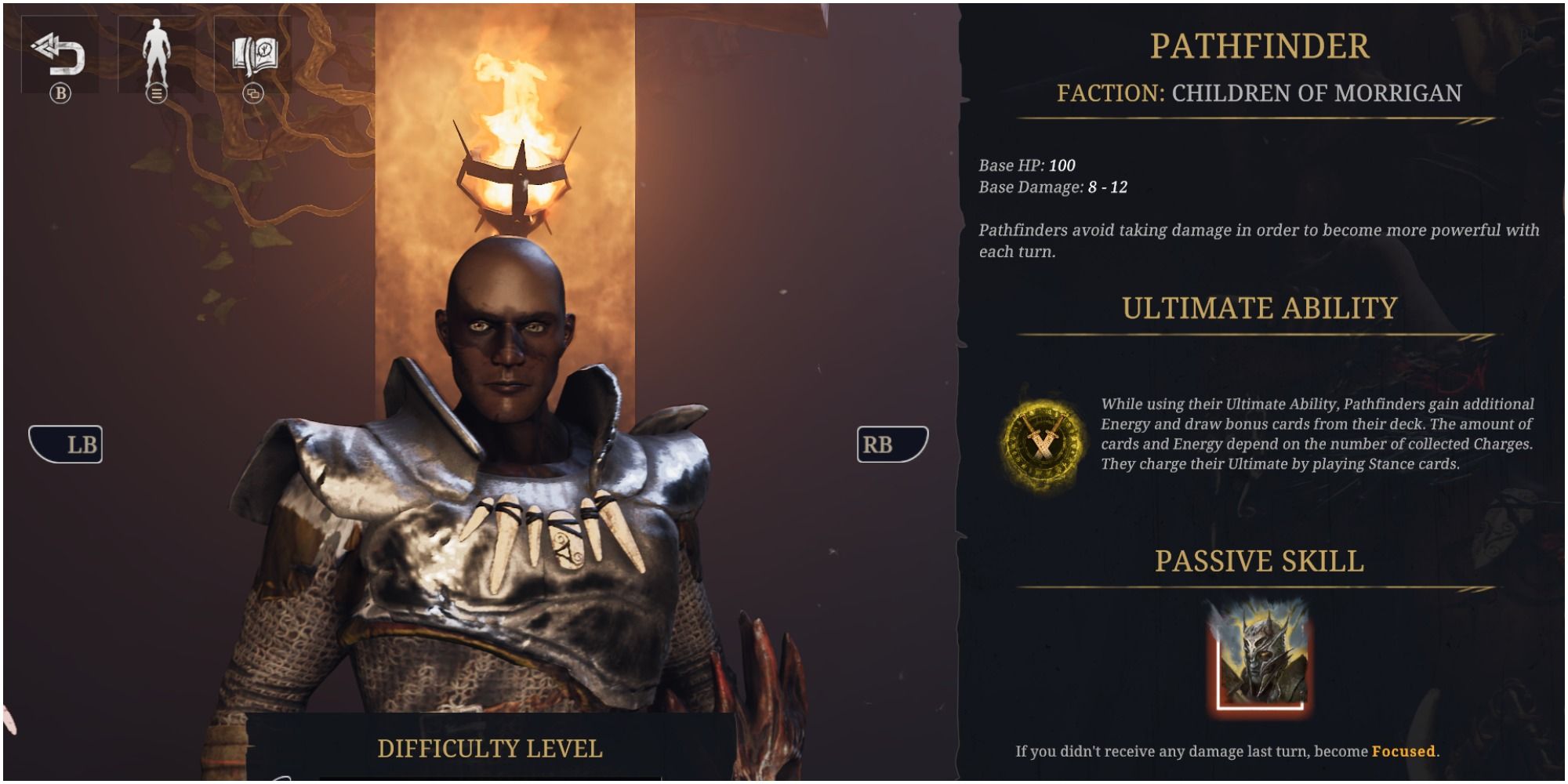Image resolution: width=1568 pixels, height=784 pixels.
Task: Expand the Difficulty Level section
Action: (x=490, y=749)
